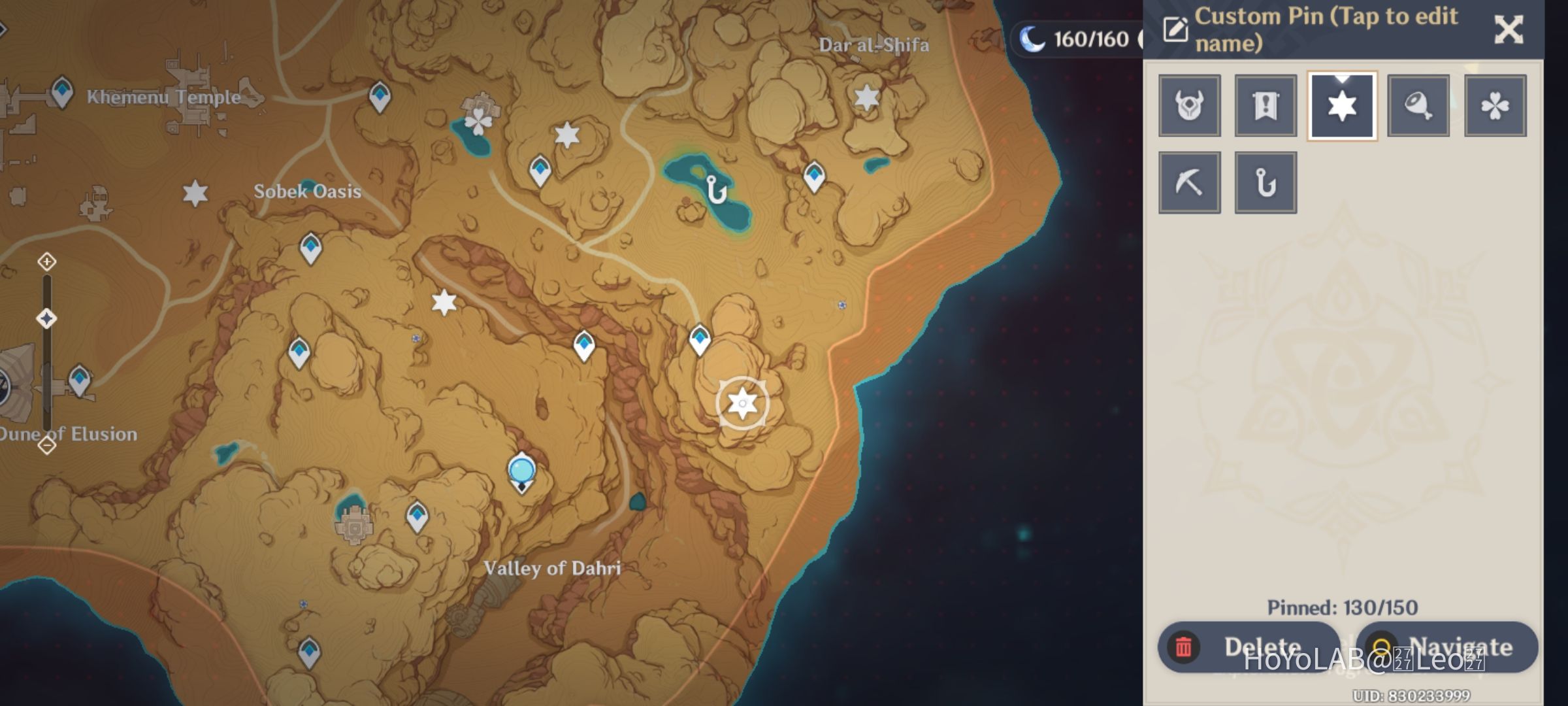Select the star pin type icon
The image size is (1568, 706).
click(1342, 105)
